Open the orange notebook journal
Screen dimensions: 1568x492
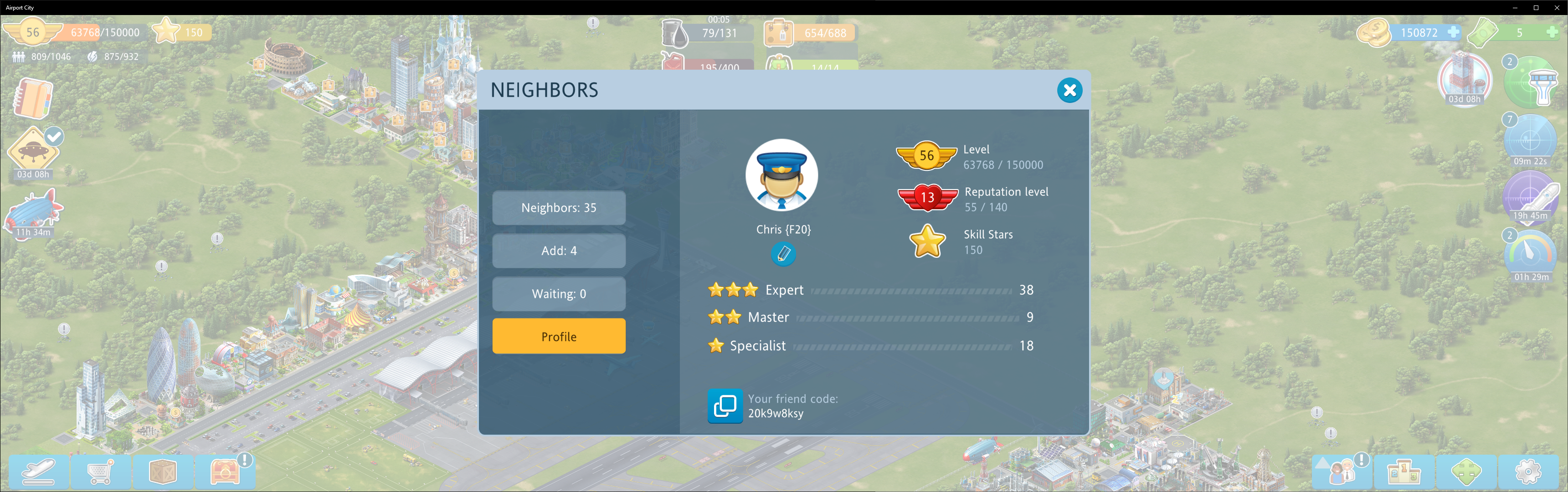(x=33, y=98)
